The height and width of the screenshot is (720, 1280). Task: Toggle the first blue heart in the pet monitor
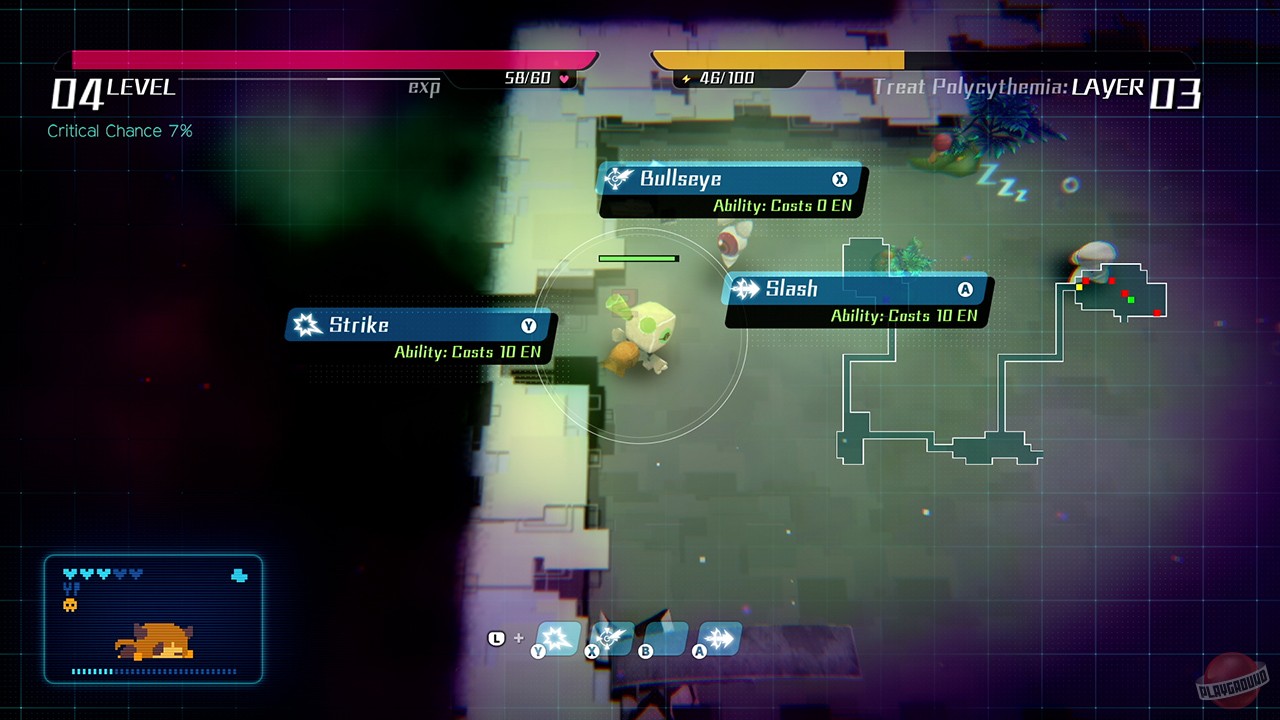[x=70, y=573]
